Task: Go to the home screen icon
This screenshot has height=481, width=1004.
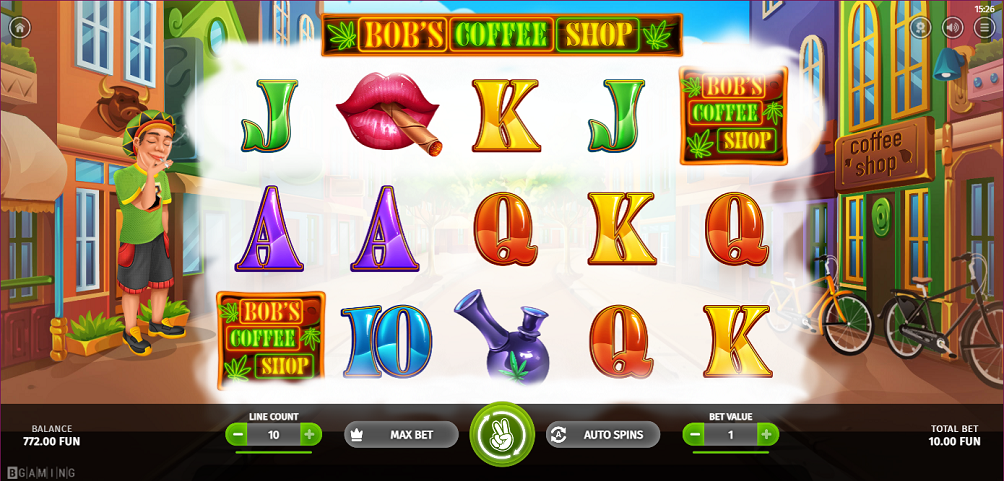Action: pyautogui.click(x=19, y=28)
